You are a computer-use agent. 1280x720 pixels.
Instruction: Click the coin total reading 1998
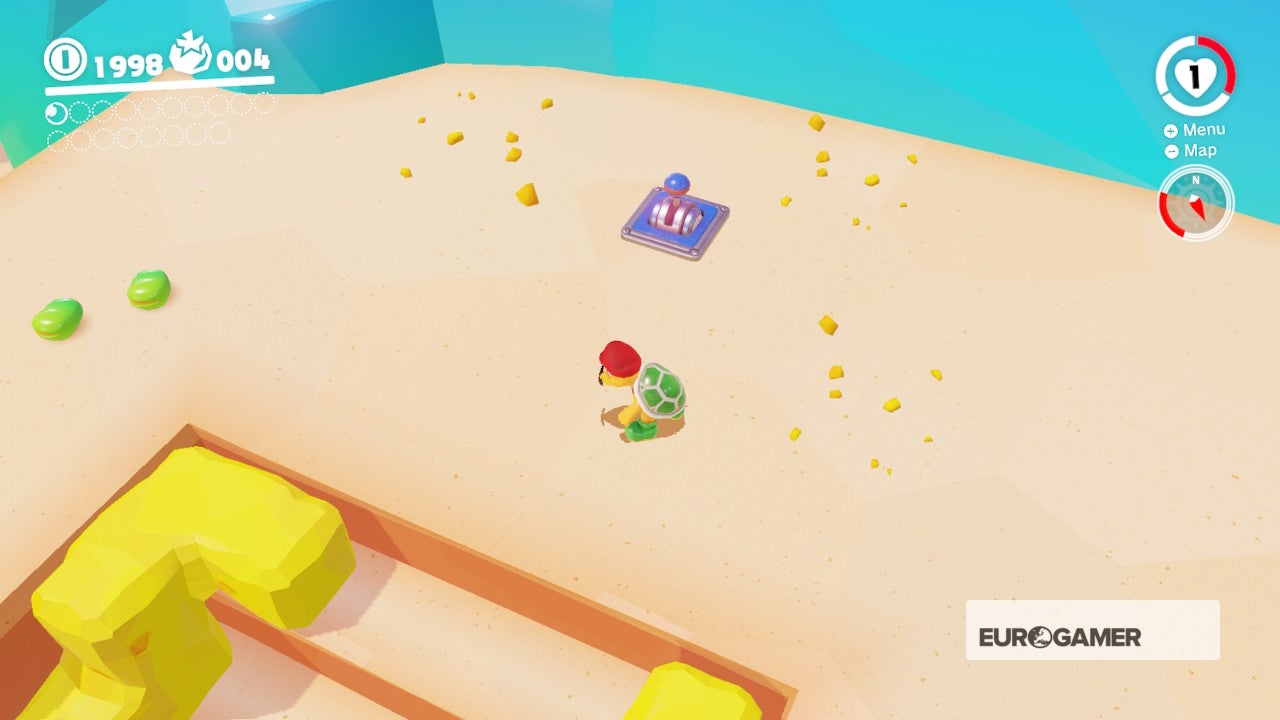click(x=128, y=64)
